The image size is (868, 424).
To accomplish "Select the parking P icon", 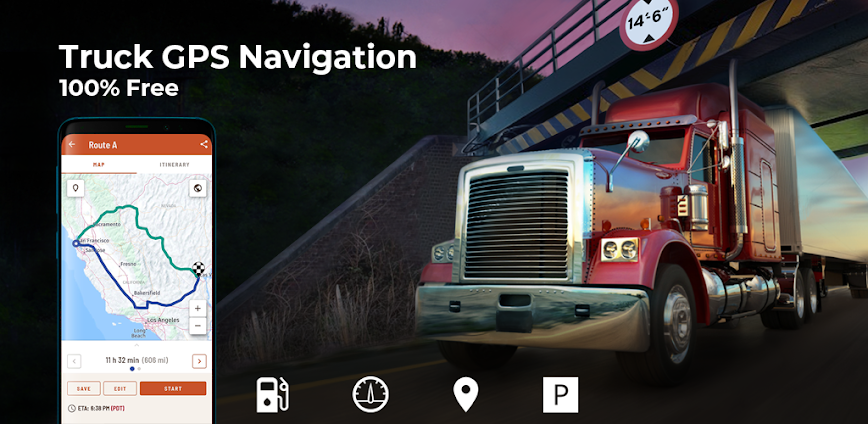I will [560, 394].
